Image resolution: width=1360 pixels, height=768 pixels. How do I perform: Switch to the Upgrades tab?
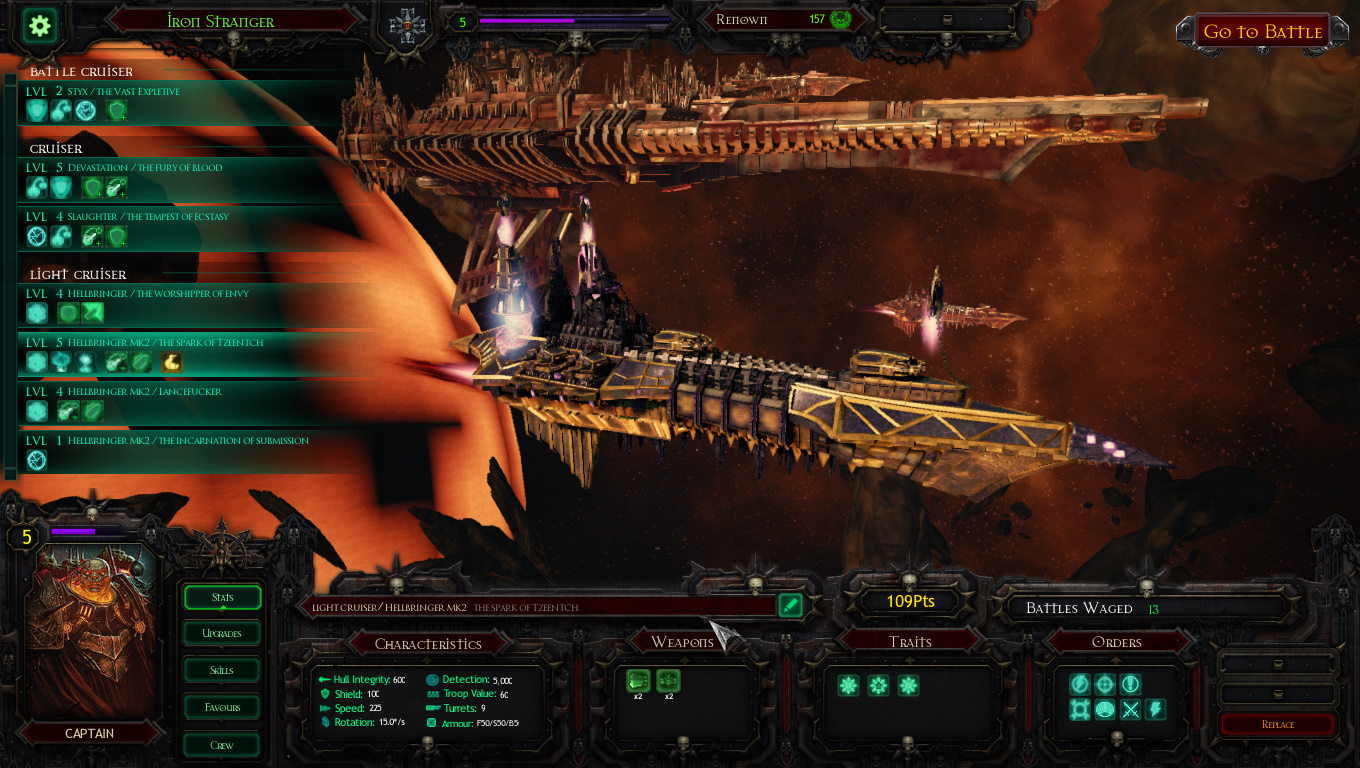click(x=221, y=633)
